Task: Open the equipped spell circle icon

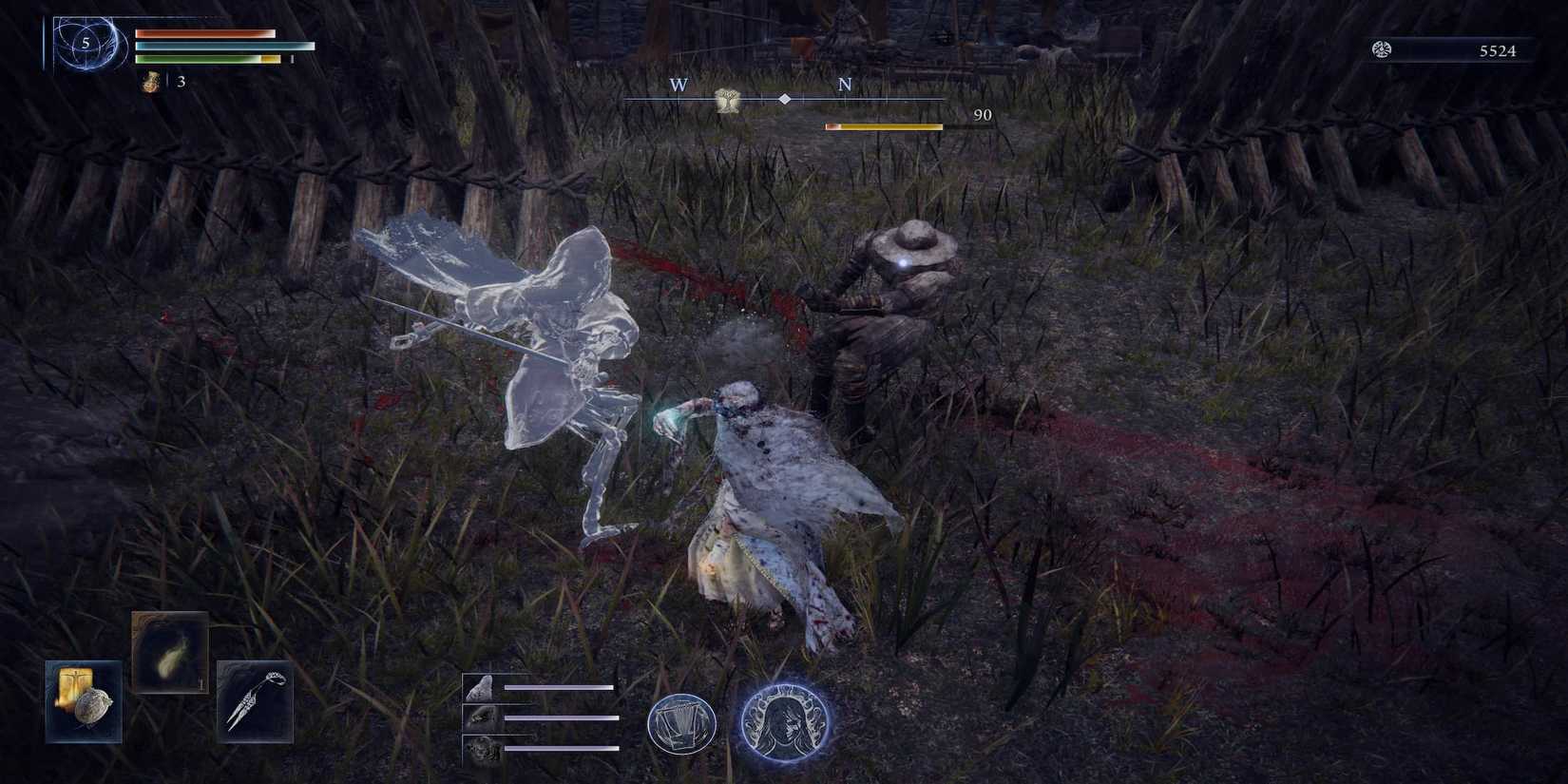Action: [683, 726]
